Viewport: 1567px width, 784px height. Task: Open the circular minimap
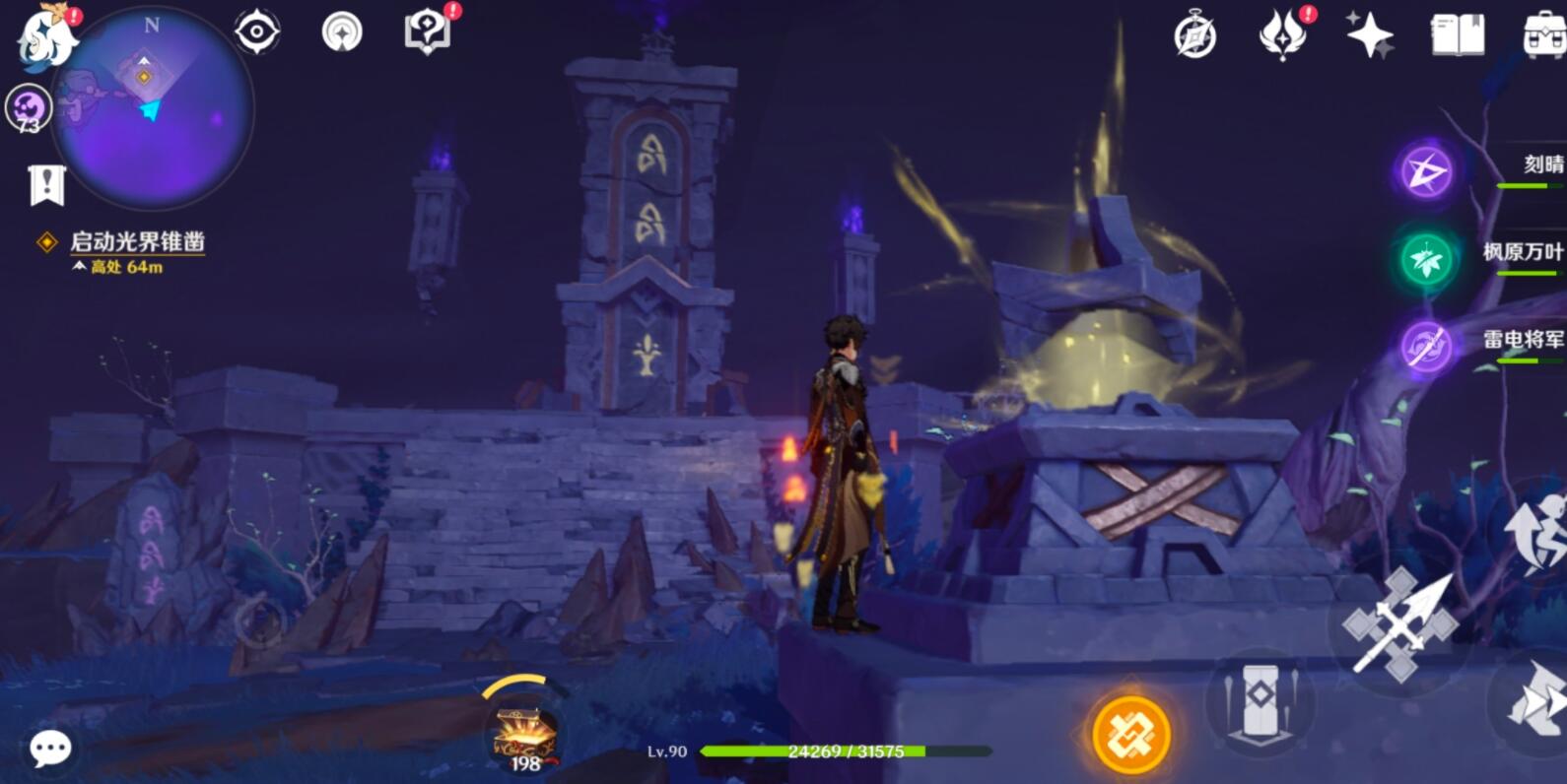[x=153, y=110]
